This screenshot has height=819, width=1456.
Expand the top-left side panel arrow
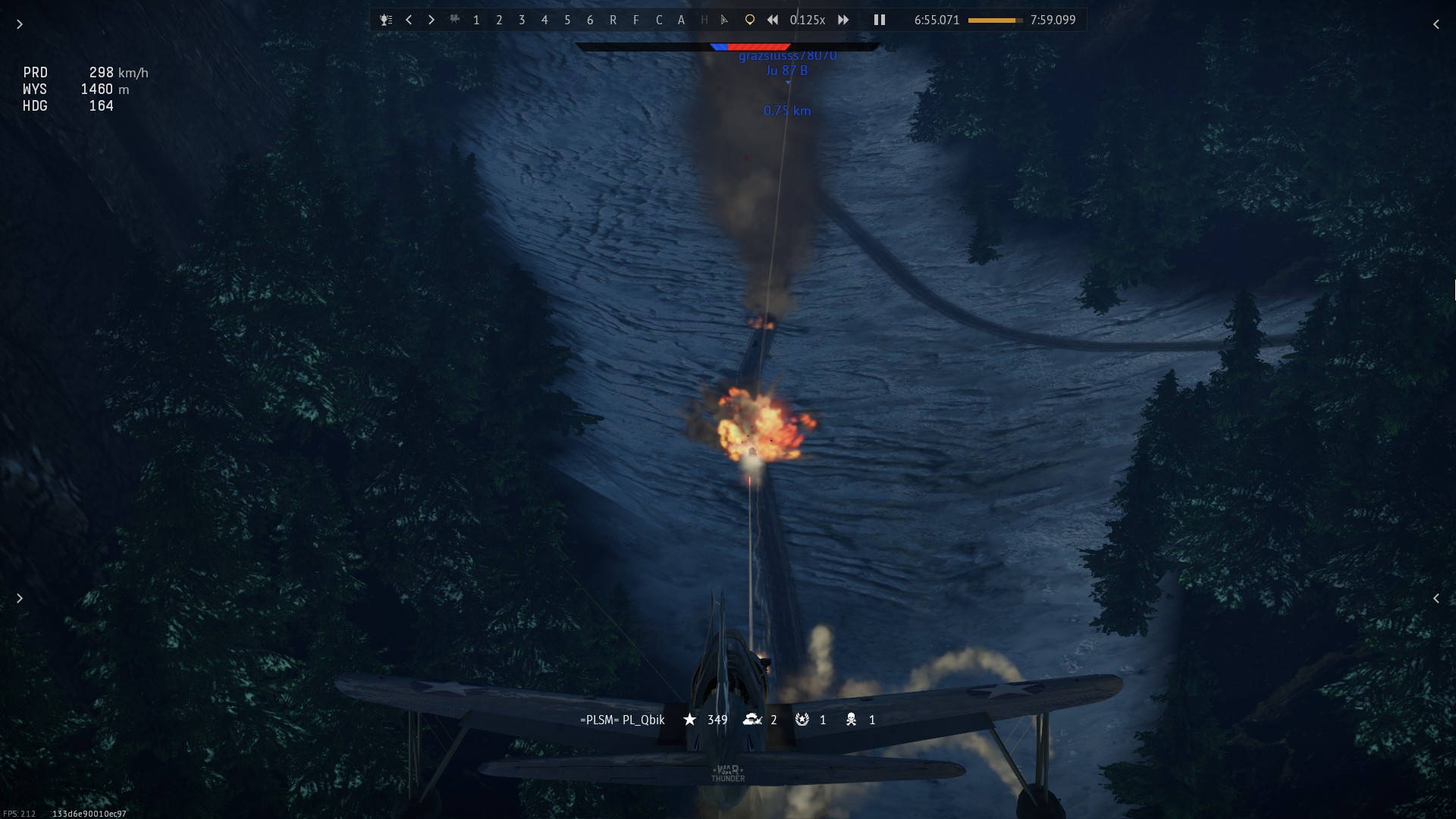pos(20,24)
